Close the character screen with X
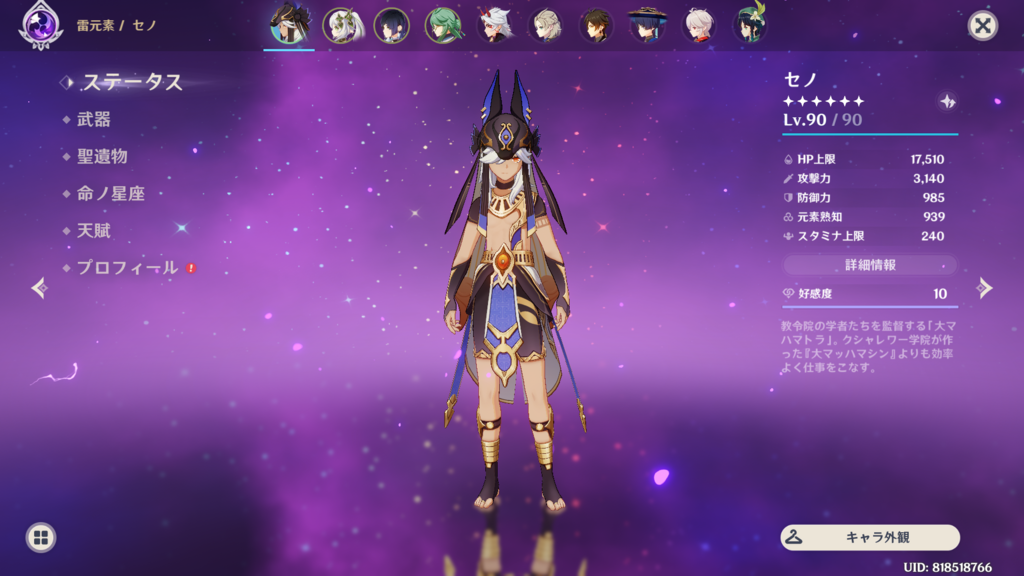The width and height of the screenshot is (1024, 576). 983,26
